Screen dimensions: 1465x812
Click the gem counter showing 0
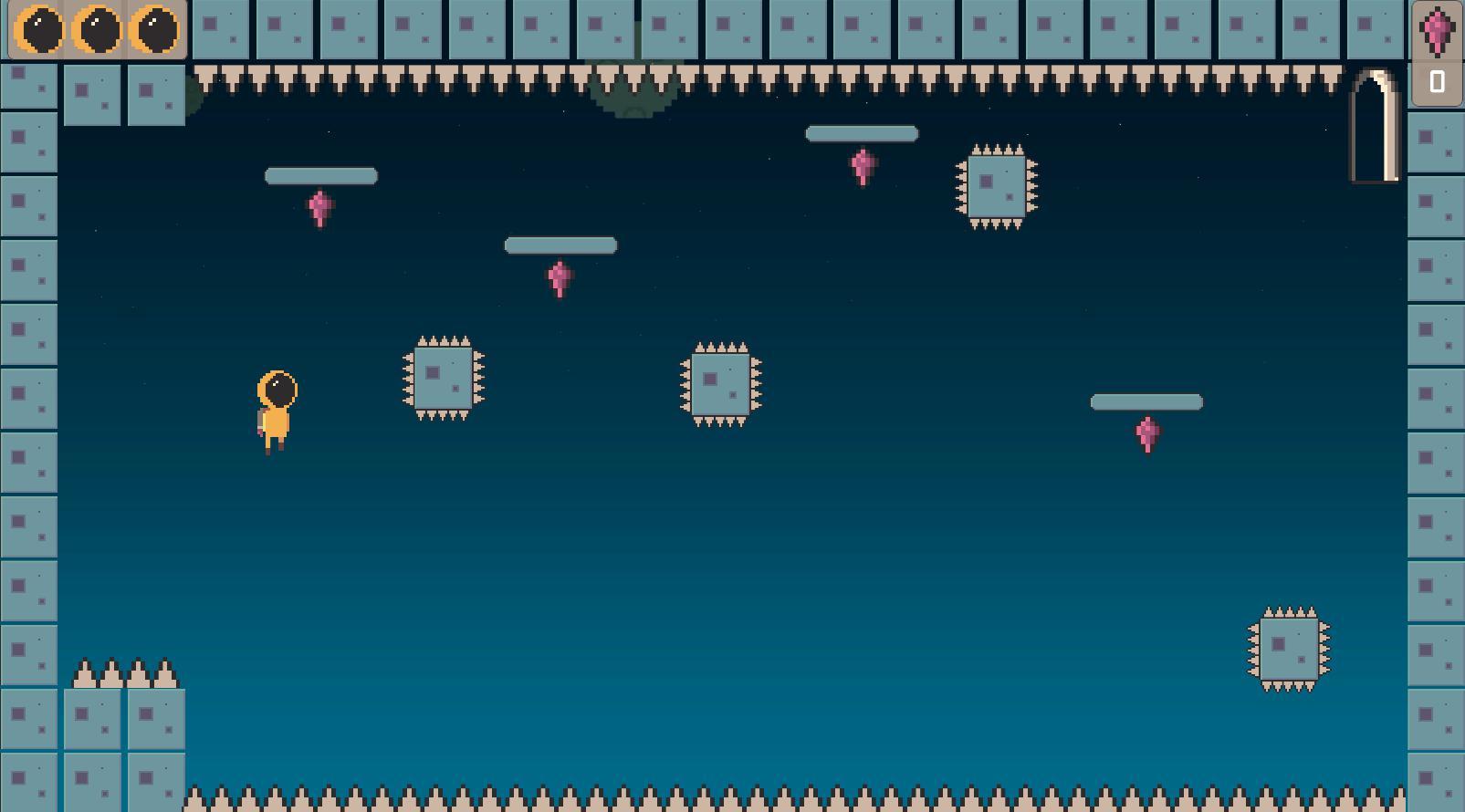tap(1436, 81)
